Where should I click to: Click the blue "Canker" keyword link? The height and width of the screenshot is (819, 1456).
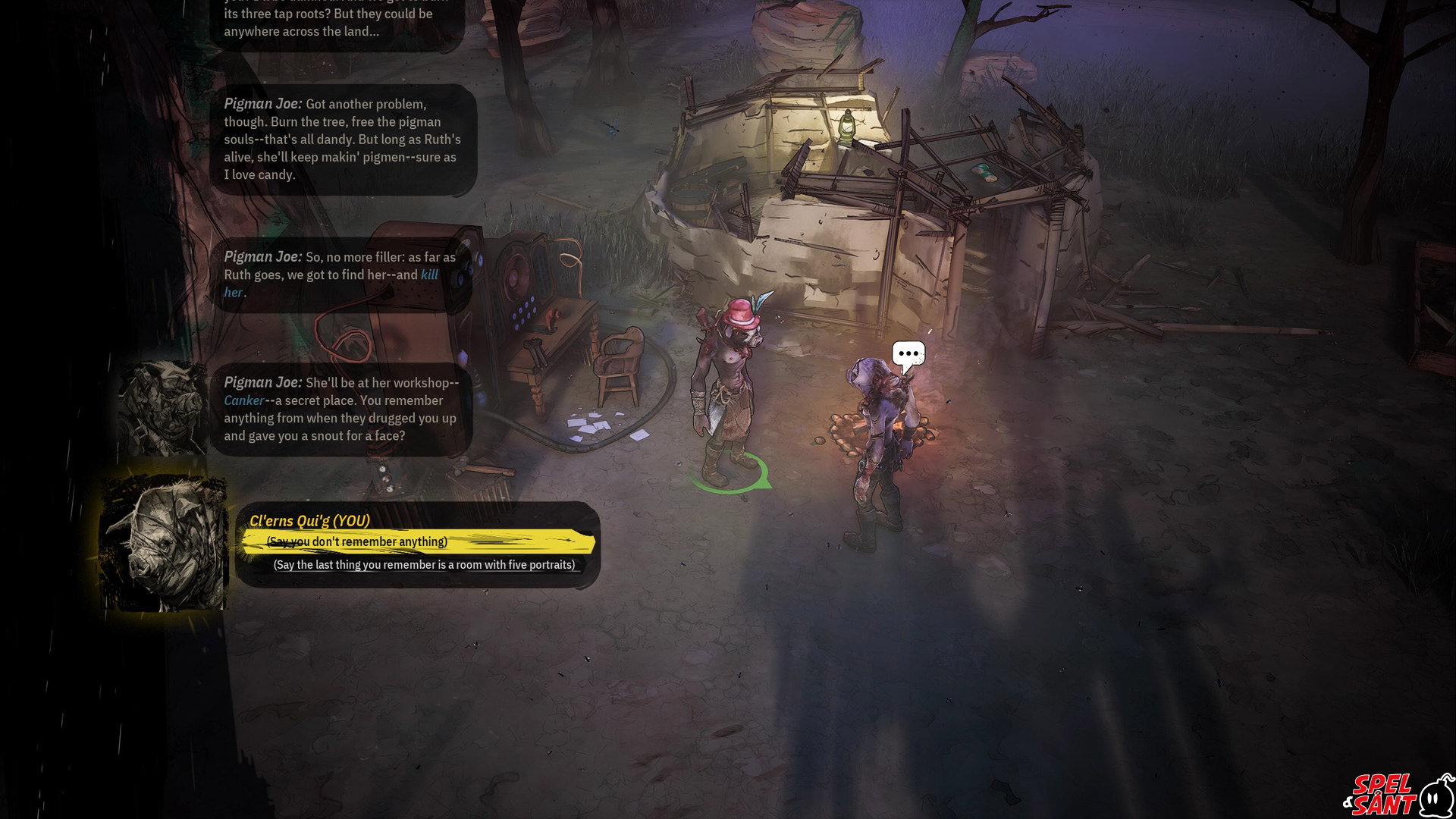(243, 400)
